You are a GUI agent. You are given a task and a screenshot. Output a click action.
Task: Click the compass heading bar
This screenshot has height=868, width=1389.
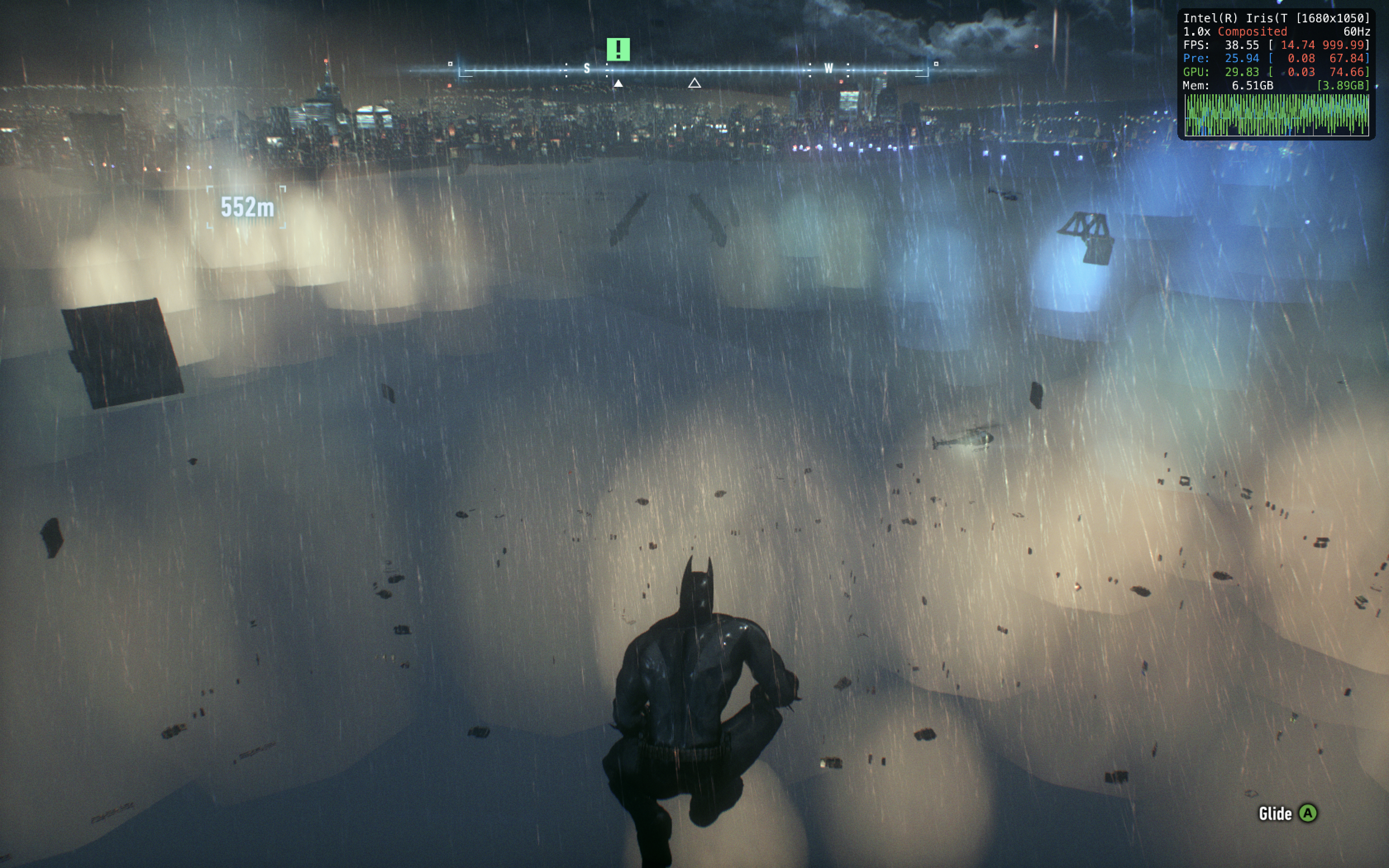693,70
